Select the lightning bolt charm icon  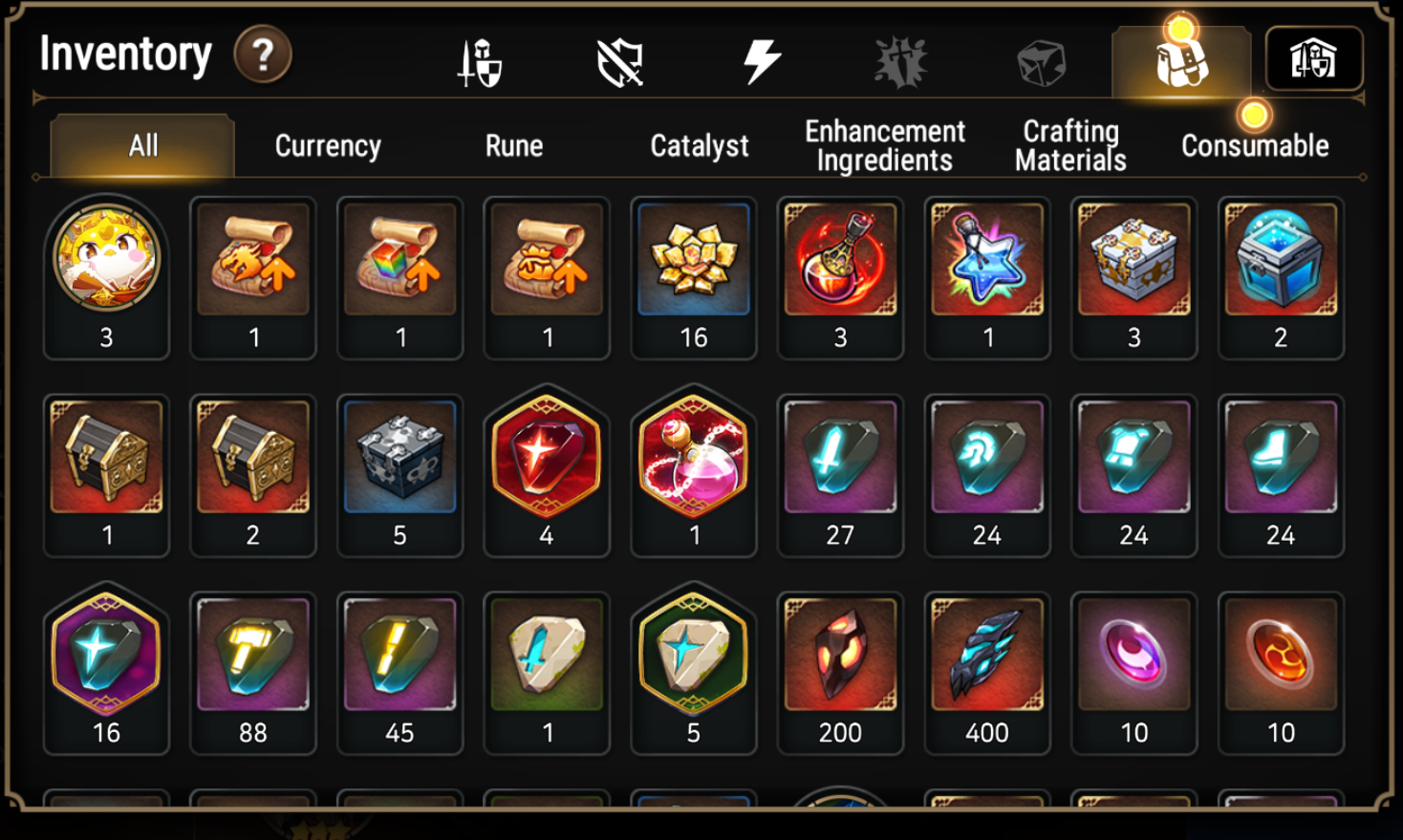pos(762,59)
